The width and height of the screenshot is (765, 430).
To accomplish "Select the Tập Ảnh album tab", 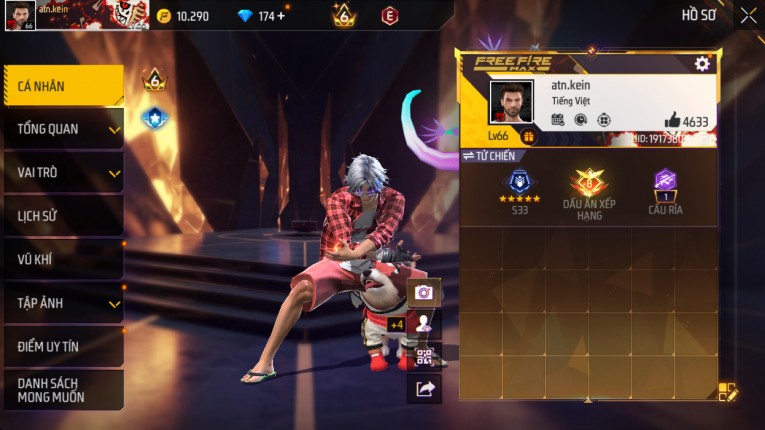I will click(x=63, y=303).
